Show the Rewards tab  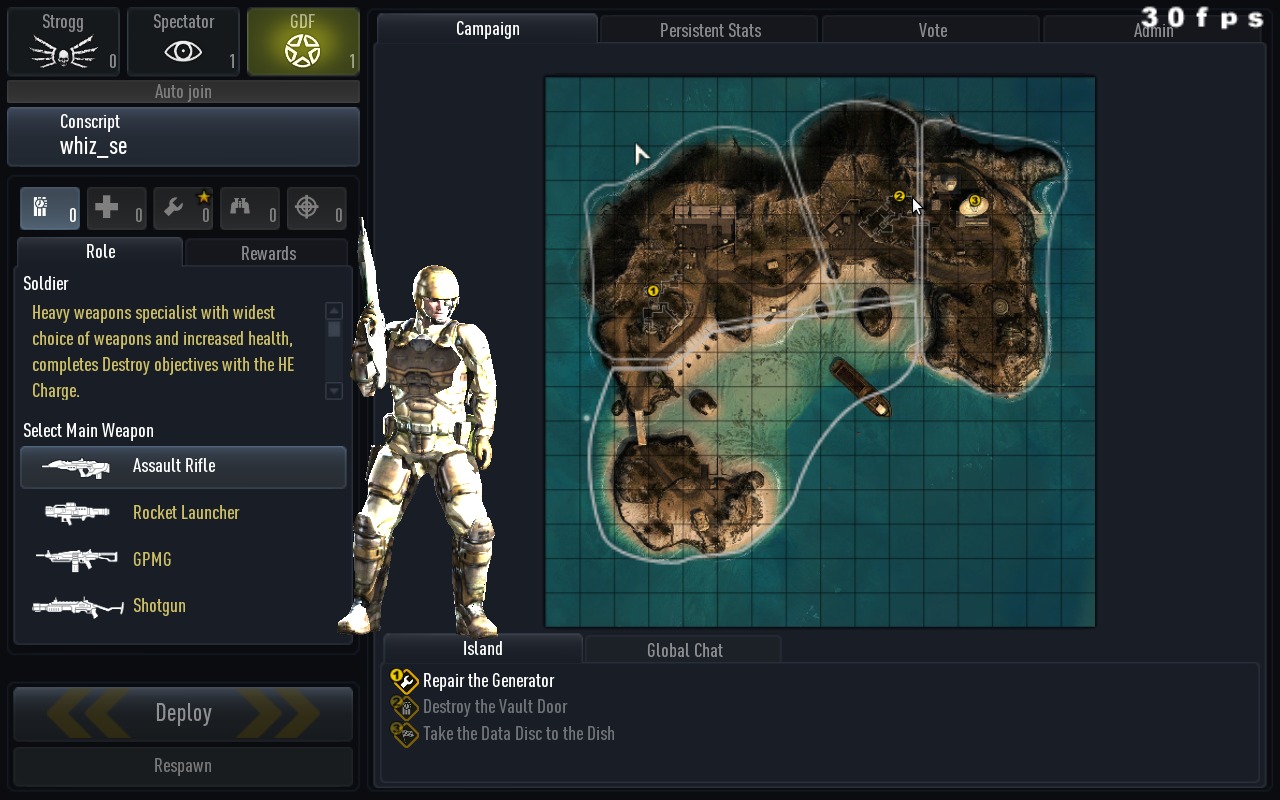click(268, 253)
